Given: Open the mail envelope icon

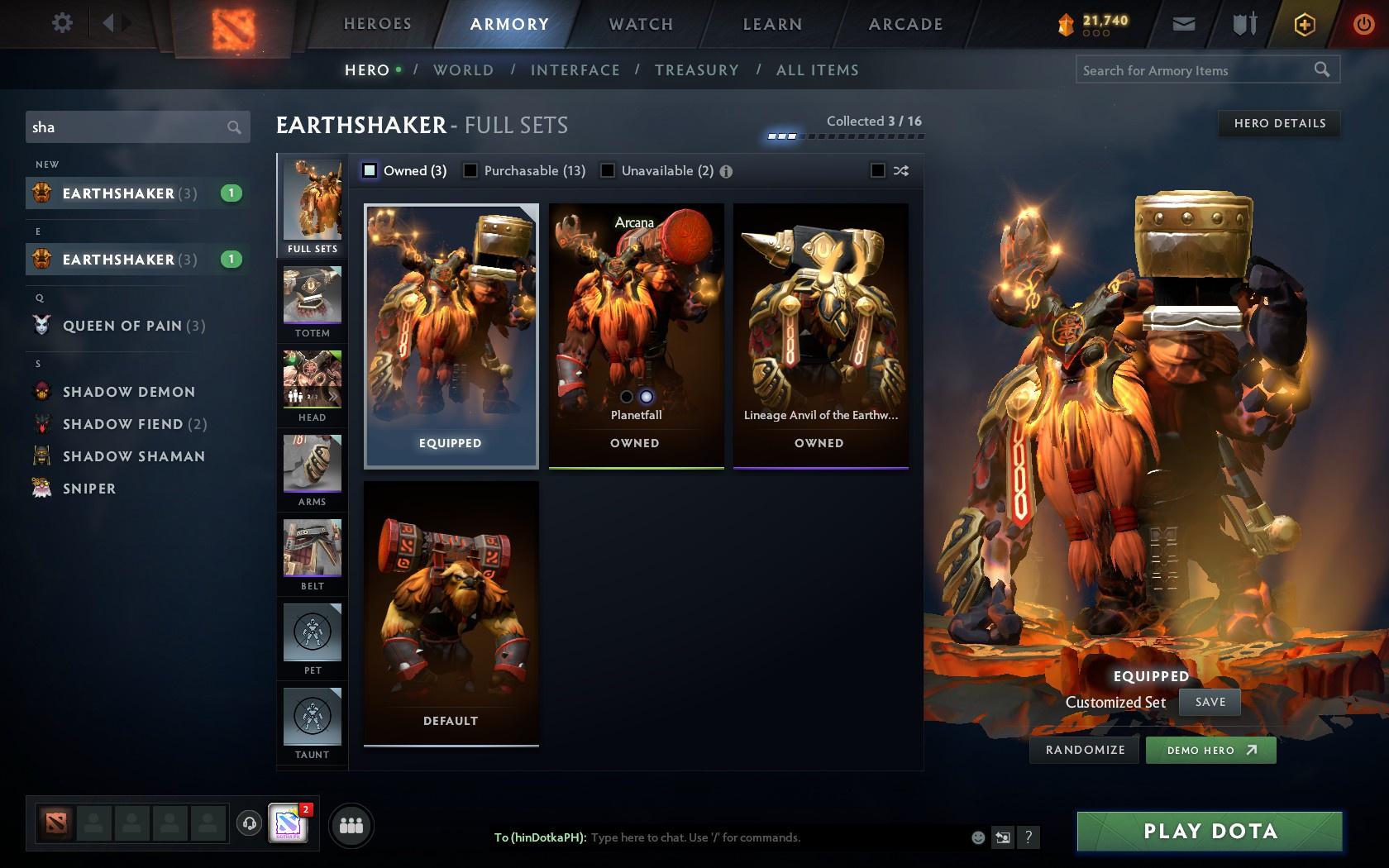Looking at the screenshot, I should tap(1184, 24).
